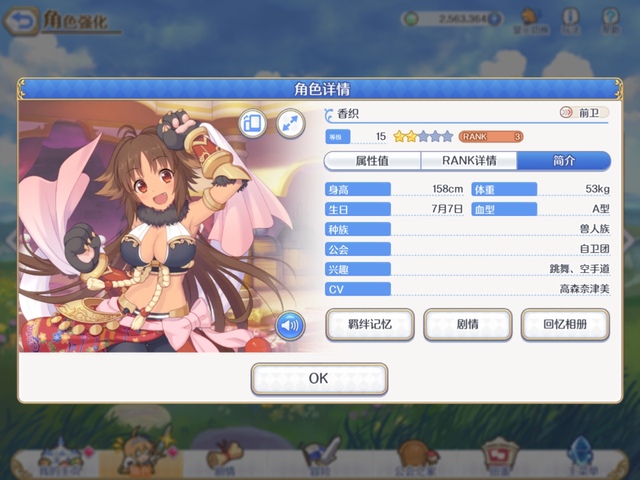This screenshot has height=480, width=640.
Task: Open 羁绊记忆 bond memories
Action: [x=370, y=324]
